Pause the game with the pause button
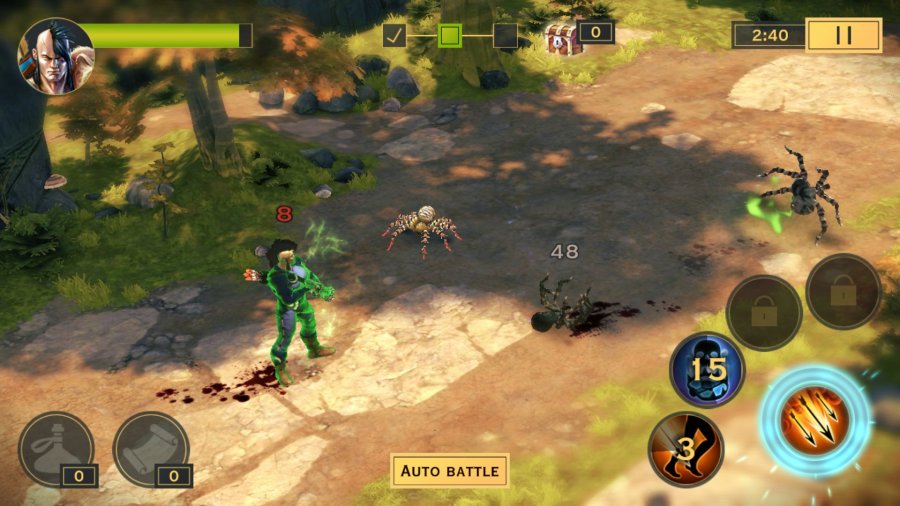 click(x=843, y=35)
